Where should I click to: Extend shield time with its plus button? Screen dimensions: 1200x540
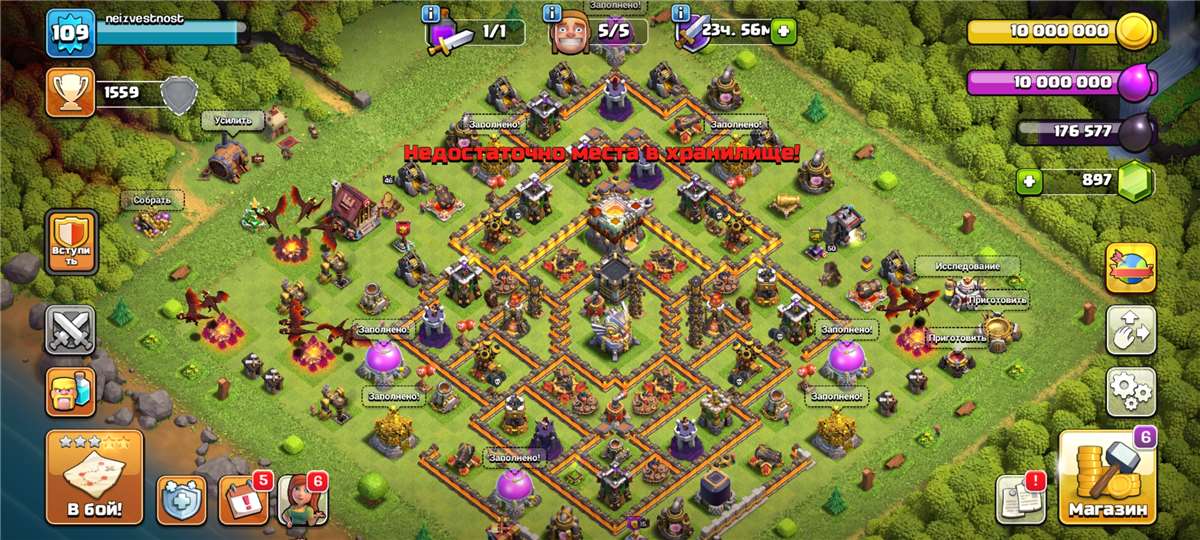pos(782,31)
